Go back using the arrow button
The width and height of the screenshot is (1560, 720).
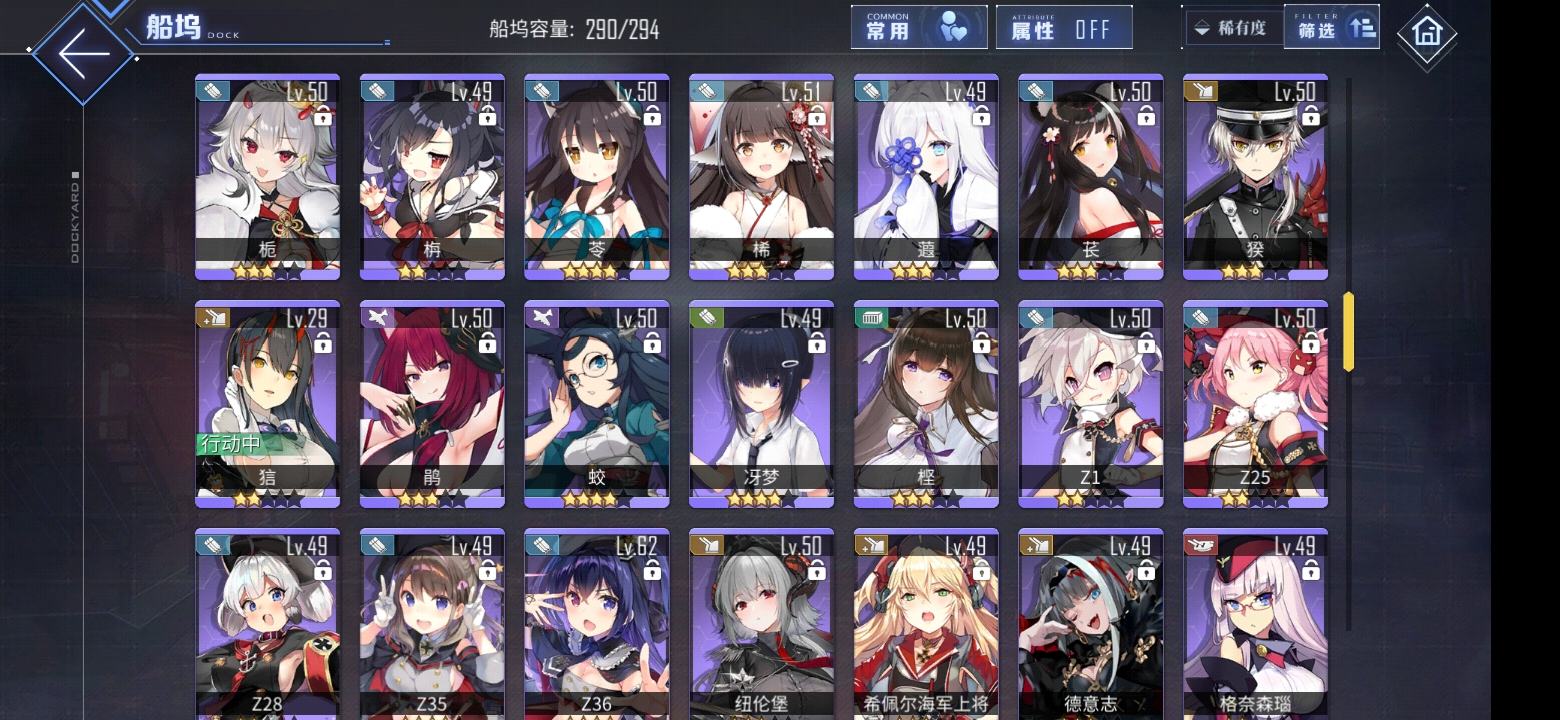tap(82, 52)
